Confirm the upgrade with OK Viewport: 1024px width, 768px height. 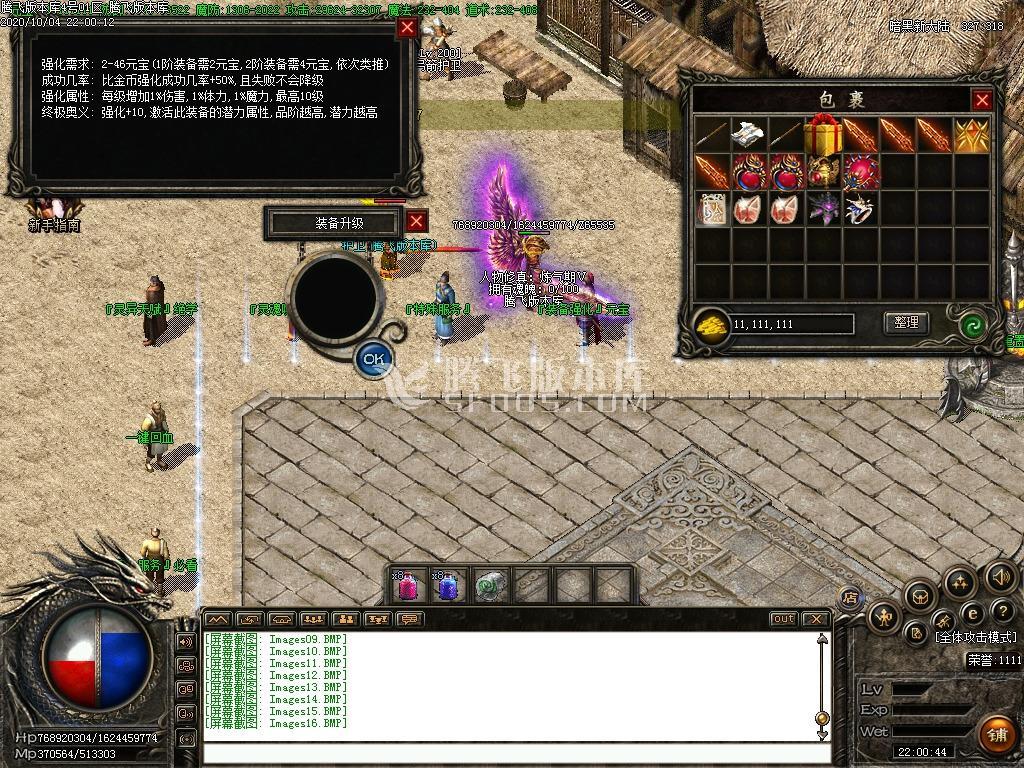(x=374, y=357)
